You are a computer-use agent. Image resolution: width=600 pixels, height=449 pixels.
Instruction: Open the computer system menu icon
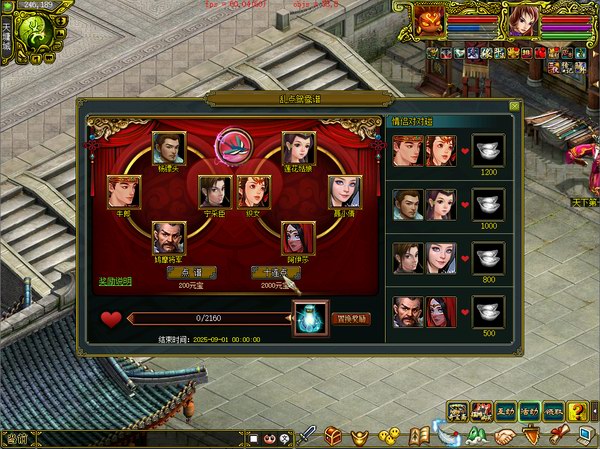click(x=586, y=436)
